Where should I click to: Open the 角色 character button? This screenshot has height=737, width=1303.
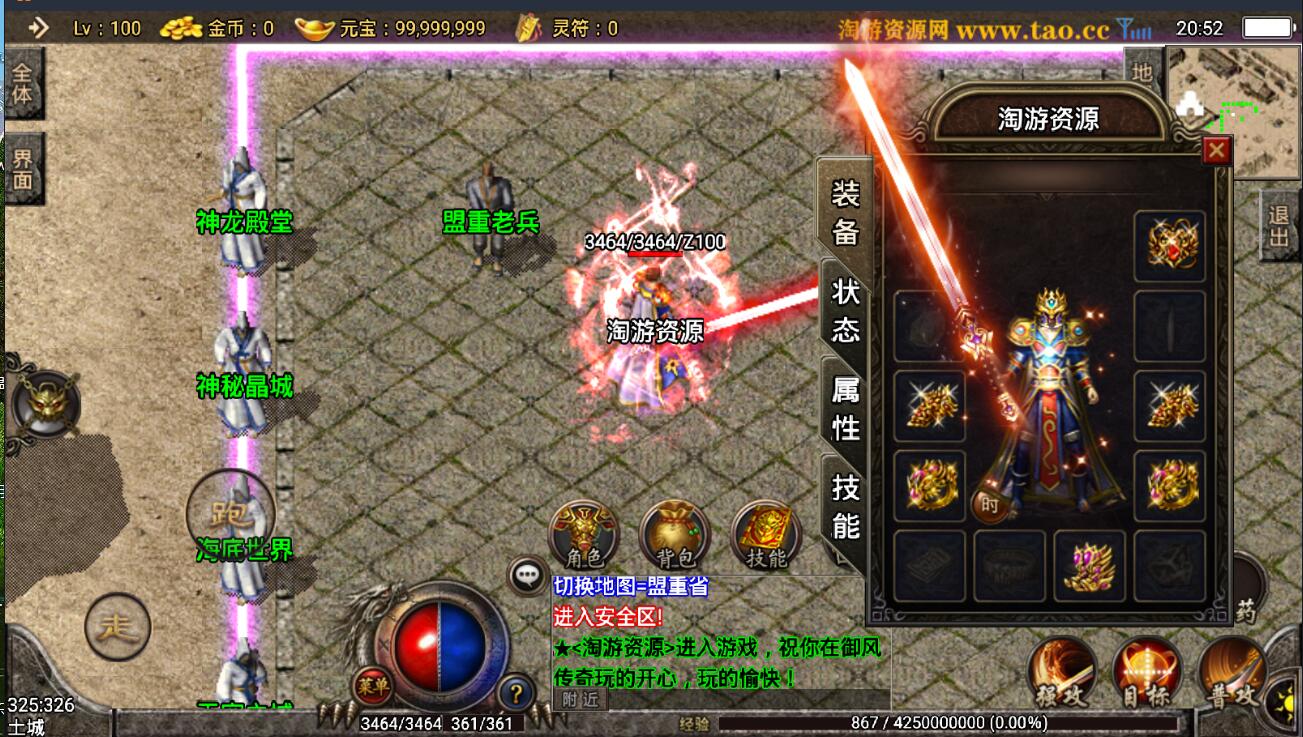point(584,536)
